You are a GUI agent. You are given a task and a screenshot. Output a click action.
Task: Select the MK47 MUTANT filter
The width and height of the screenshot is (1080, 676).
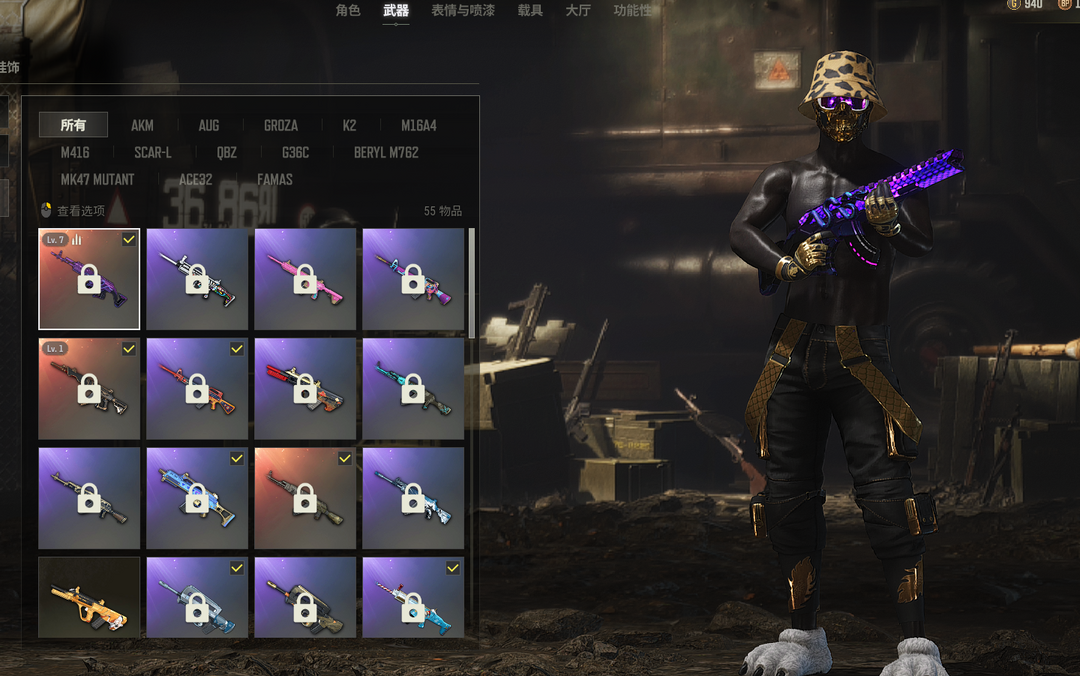[x=97, y=179]
